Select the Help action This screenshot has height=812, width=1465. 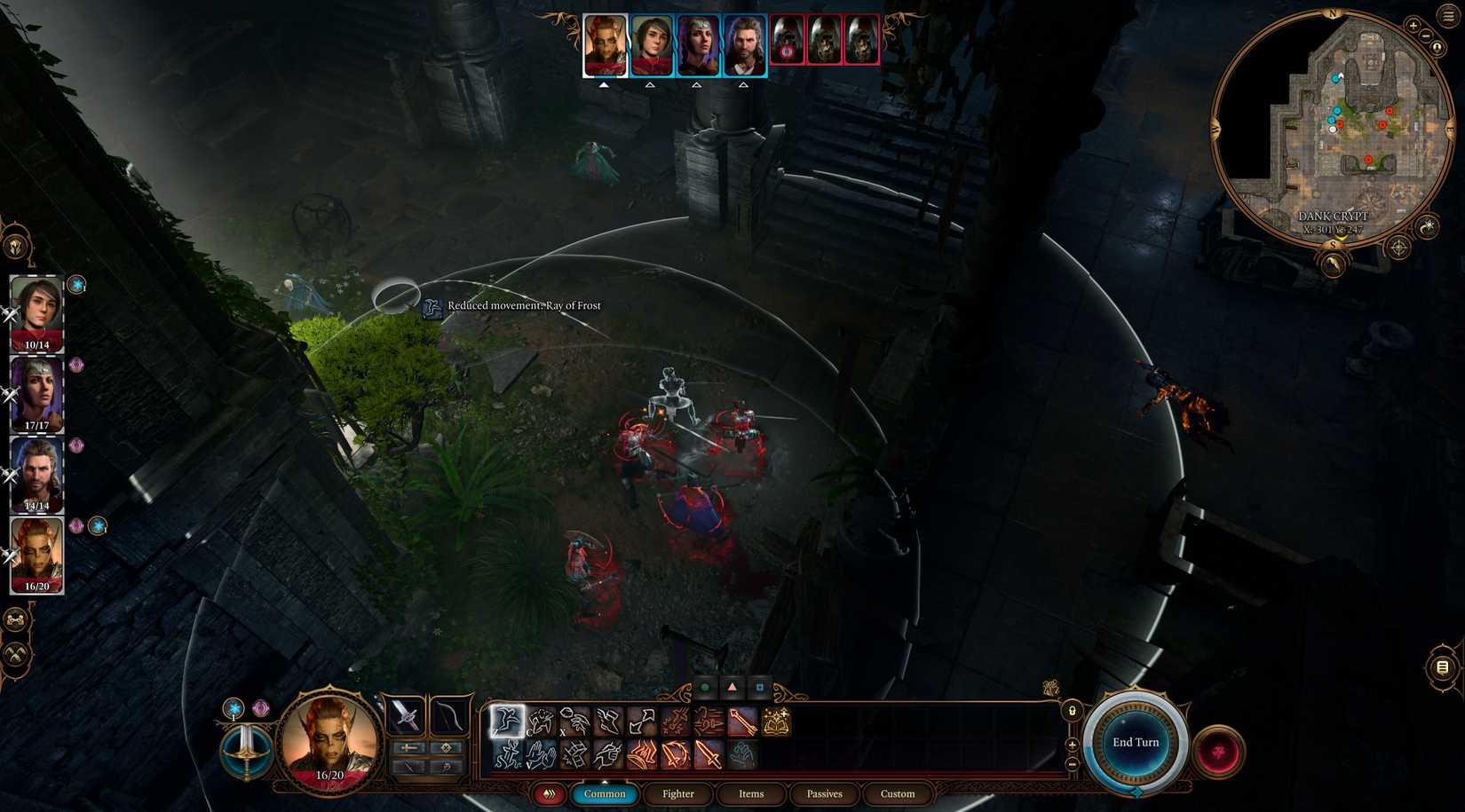pyautogui.click(x=541, y=757)
